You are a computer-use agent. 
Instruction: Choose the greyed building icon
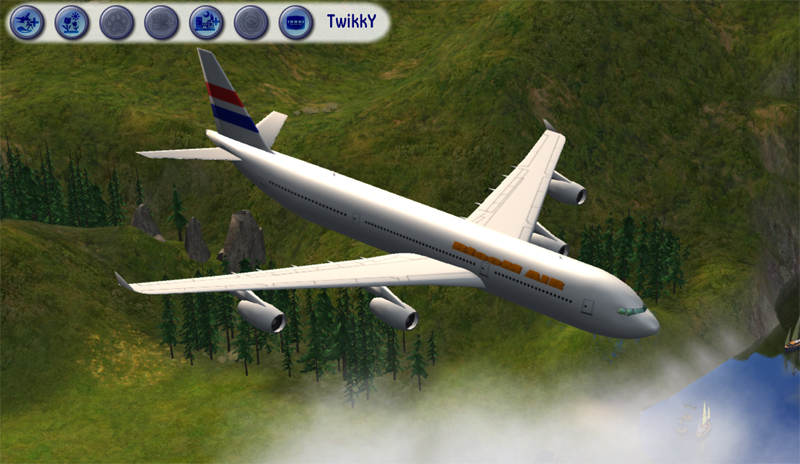pos(162,22)
